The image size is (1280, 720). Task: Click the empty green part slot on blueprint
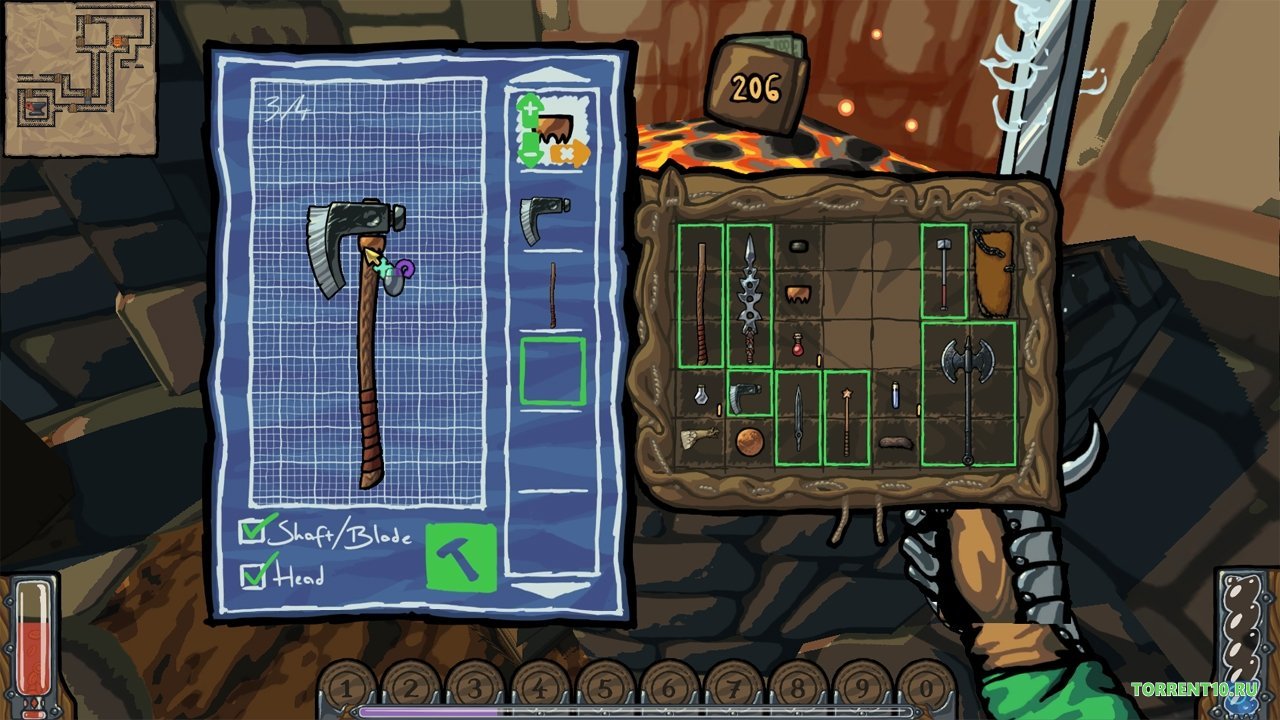pyautogui.click(x=552, y=371)
